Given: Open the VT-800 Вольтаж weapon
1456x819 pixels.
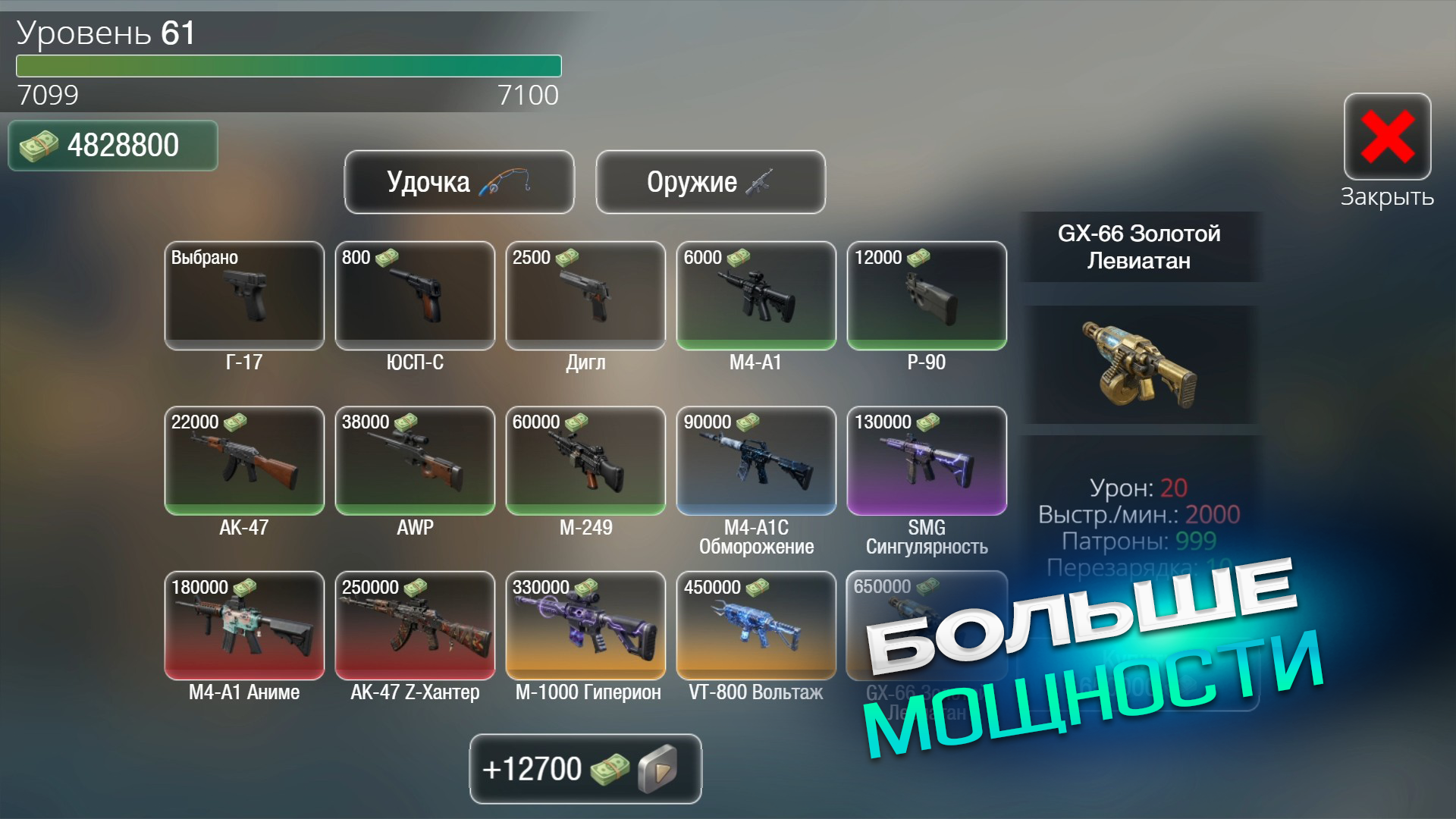Looking at the screenshot, I should point(756,625).
